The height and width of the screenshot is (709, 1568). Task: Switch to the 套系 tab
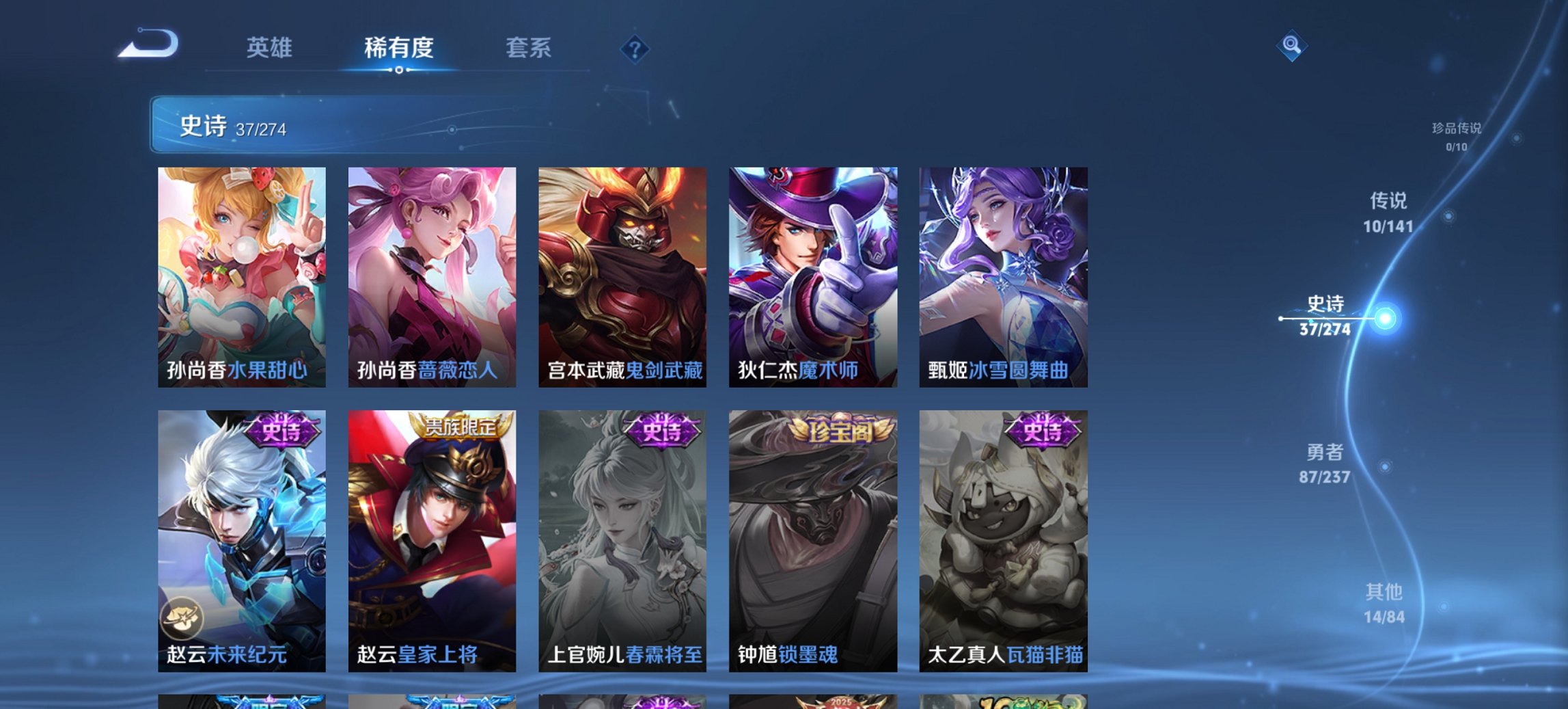pos(530,48)
